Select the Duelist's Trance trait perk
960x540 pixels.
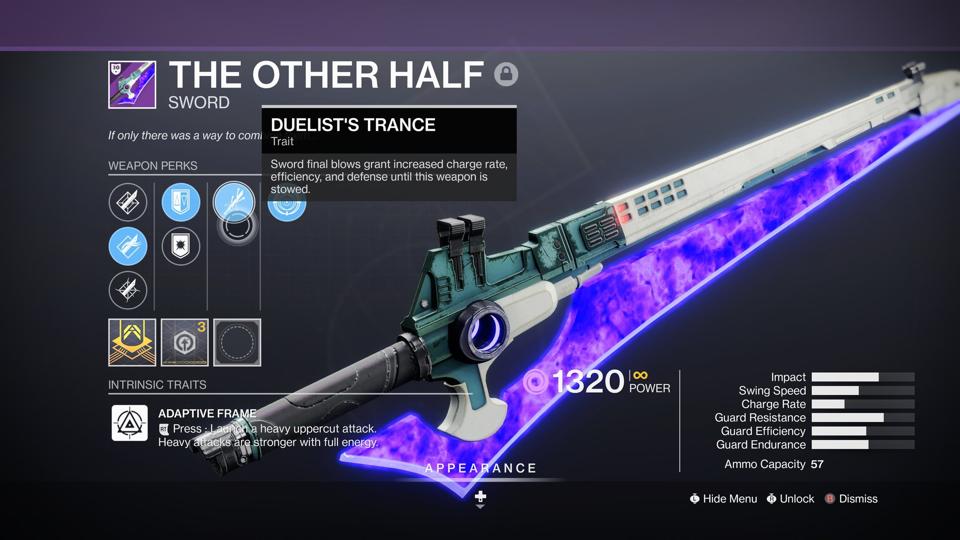click(234, 203)
